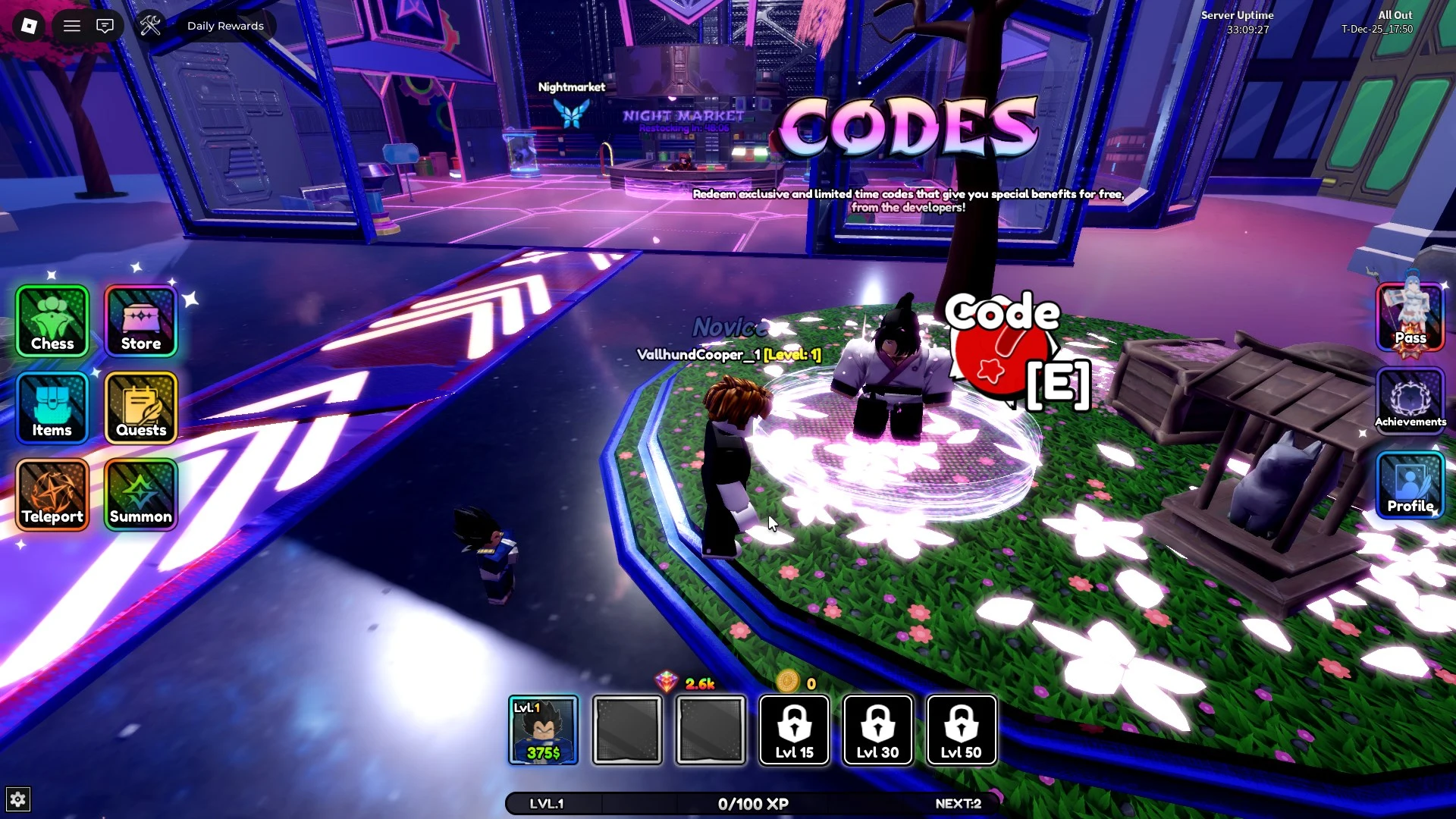Claim Daily Rewards
1456x819 pixels.
[225, 25]
